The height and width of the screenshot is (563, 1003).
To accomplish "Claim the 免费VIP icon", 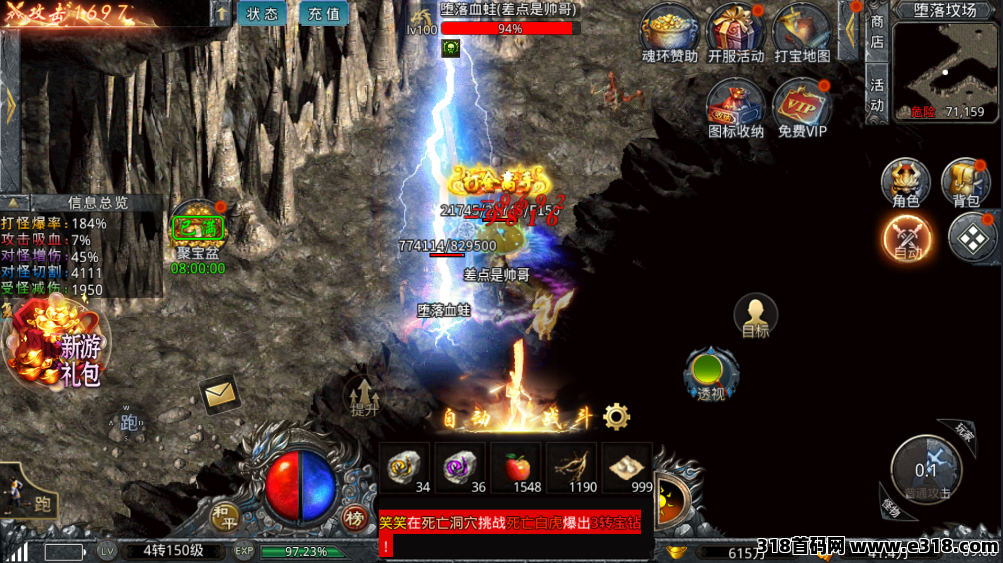I will [802, 107].
